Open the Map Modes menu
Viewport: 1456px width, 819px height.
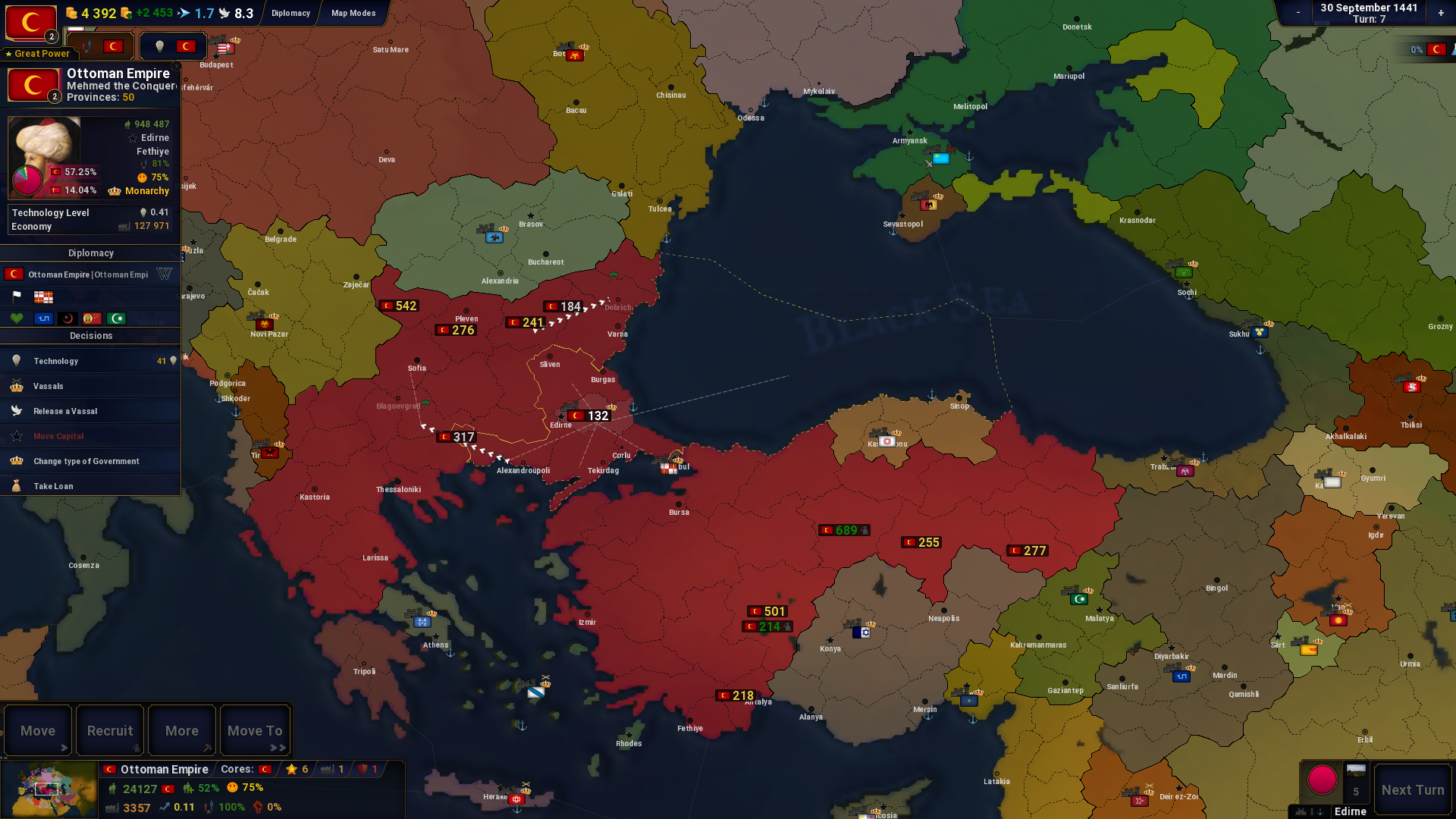pyautogui.click(x=352, y=13)
